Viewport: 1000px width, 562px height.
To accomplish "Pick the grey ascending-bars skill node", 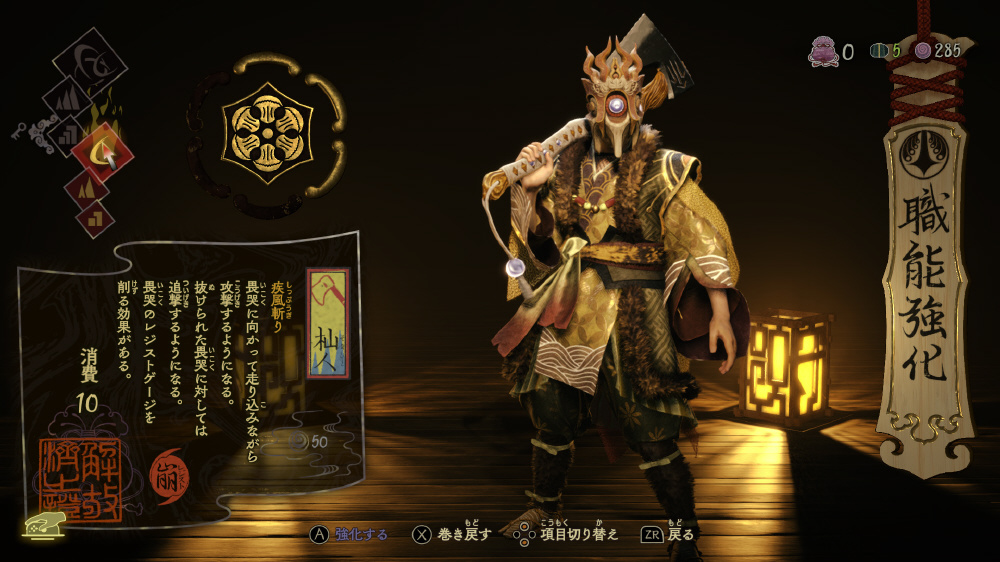I will click(68, 130).
